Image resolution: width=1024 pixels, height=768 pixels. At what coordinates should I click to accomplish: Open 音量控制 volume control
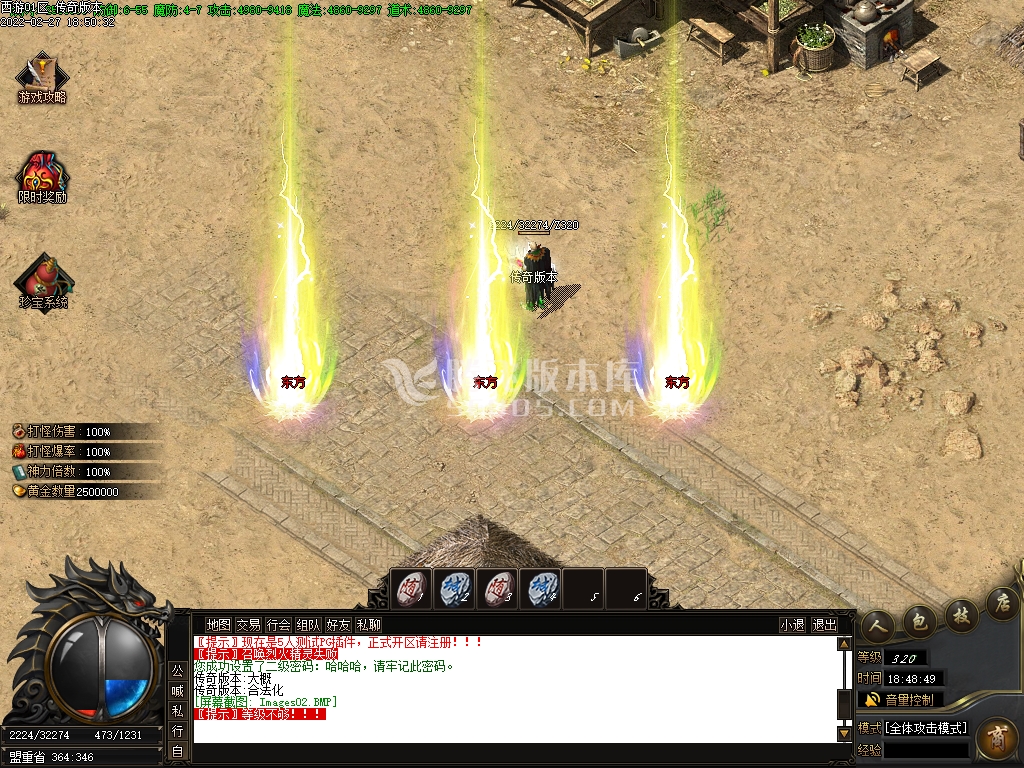click(900, 700)
